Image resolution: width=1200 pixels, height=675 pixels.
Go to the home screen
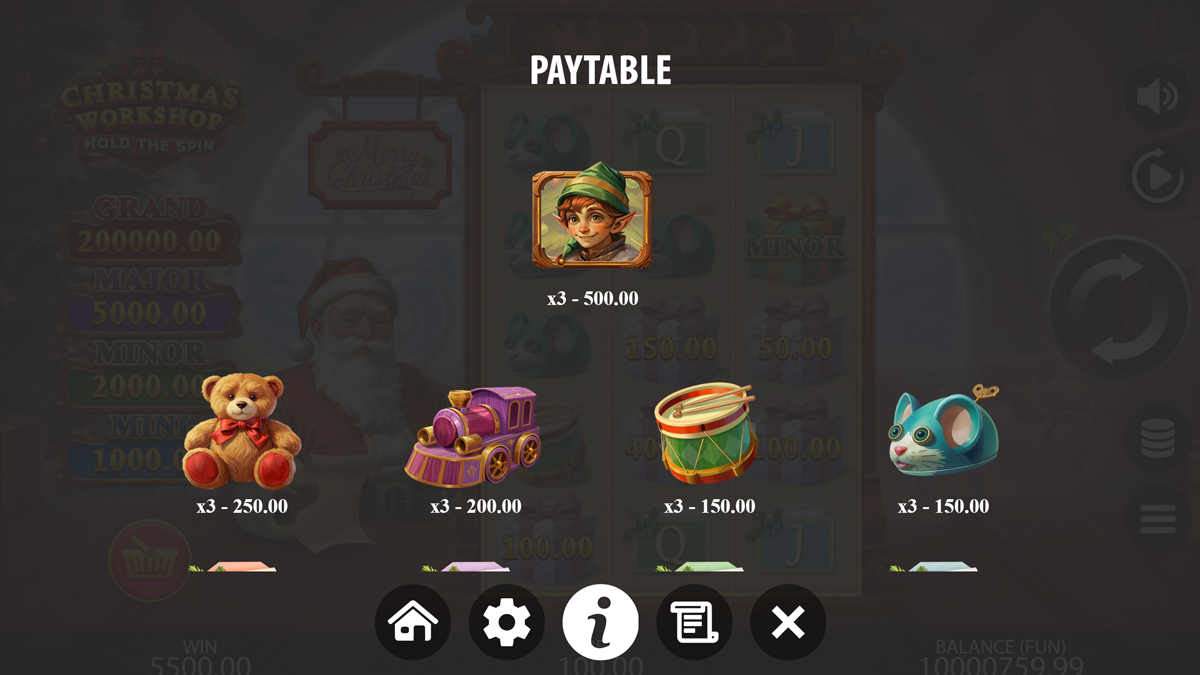pyautogui.click(x=413, y=622)
